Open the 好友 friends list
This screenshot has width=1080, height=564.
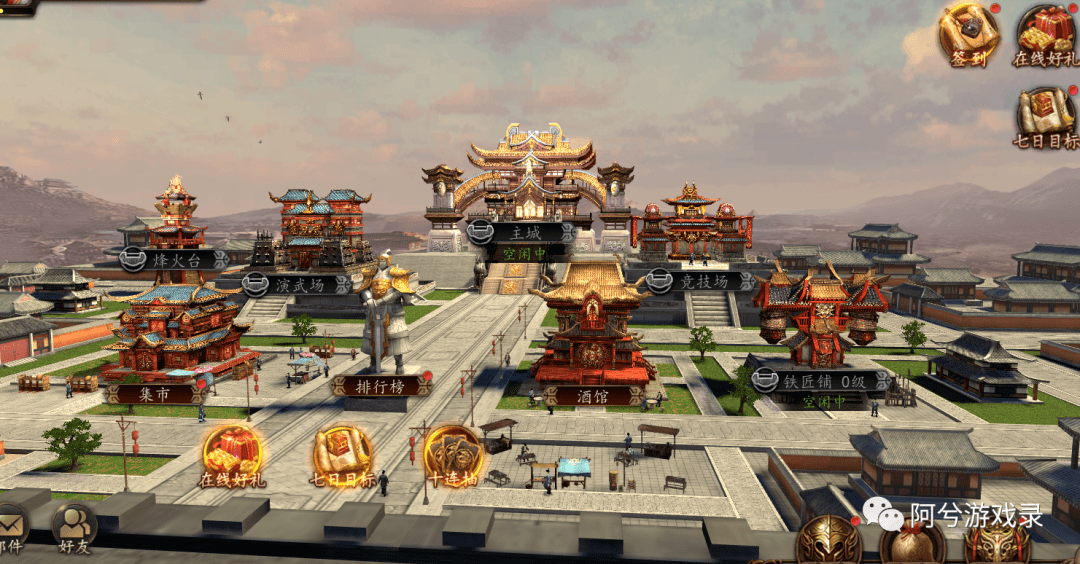73,526
